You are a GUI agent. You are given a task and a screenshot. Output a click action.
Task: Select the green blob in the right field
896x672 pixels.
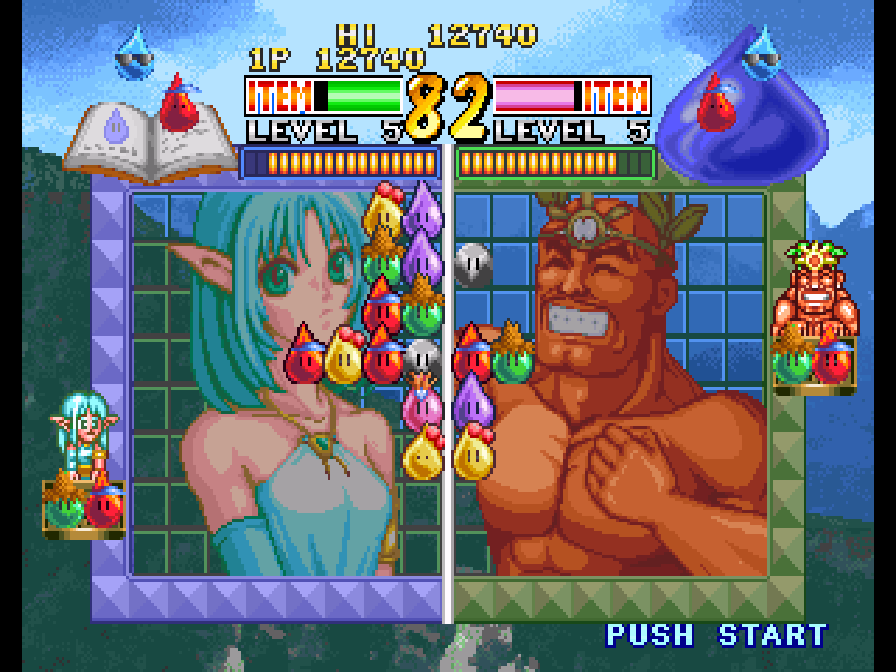point(511,358)
